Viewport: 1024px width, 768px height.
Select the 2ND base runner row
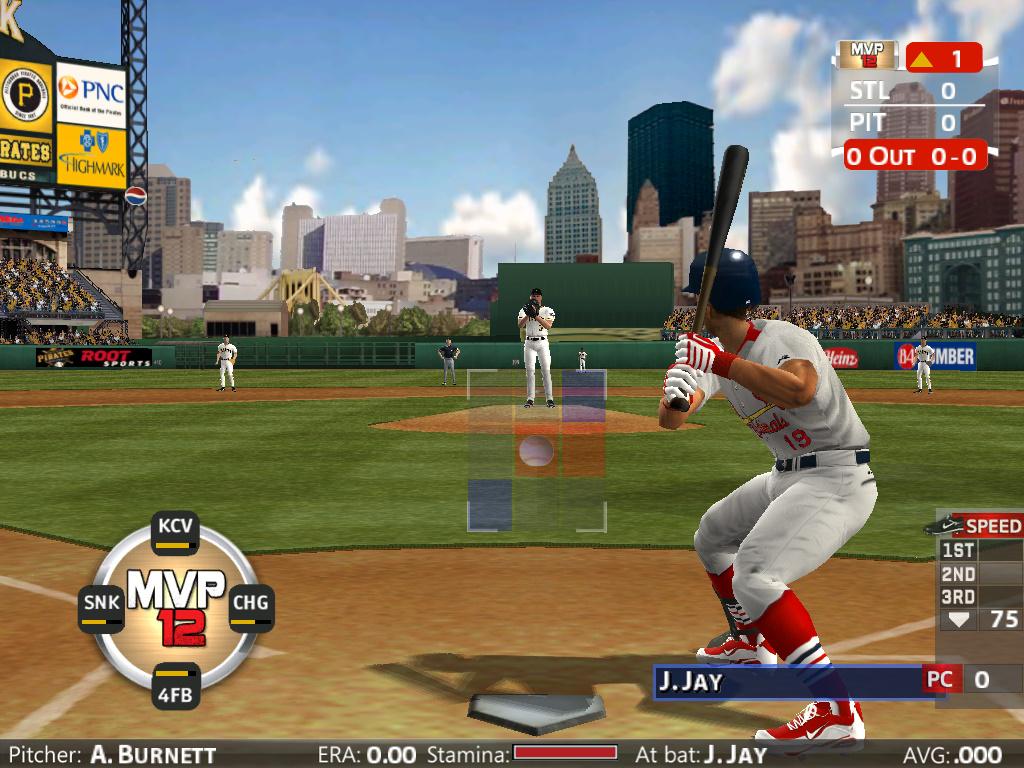click(x=980, y=574)
